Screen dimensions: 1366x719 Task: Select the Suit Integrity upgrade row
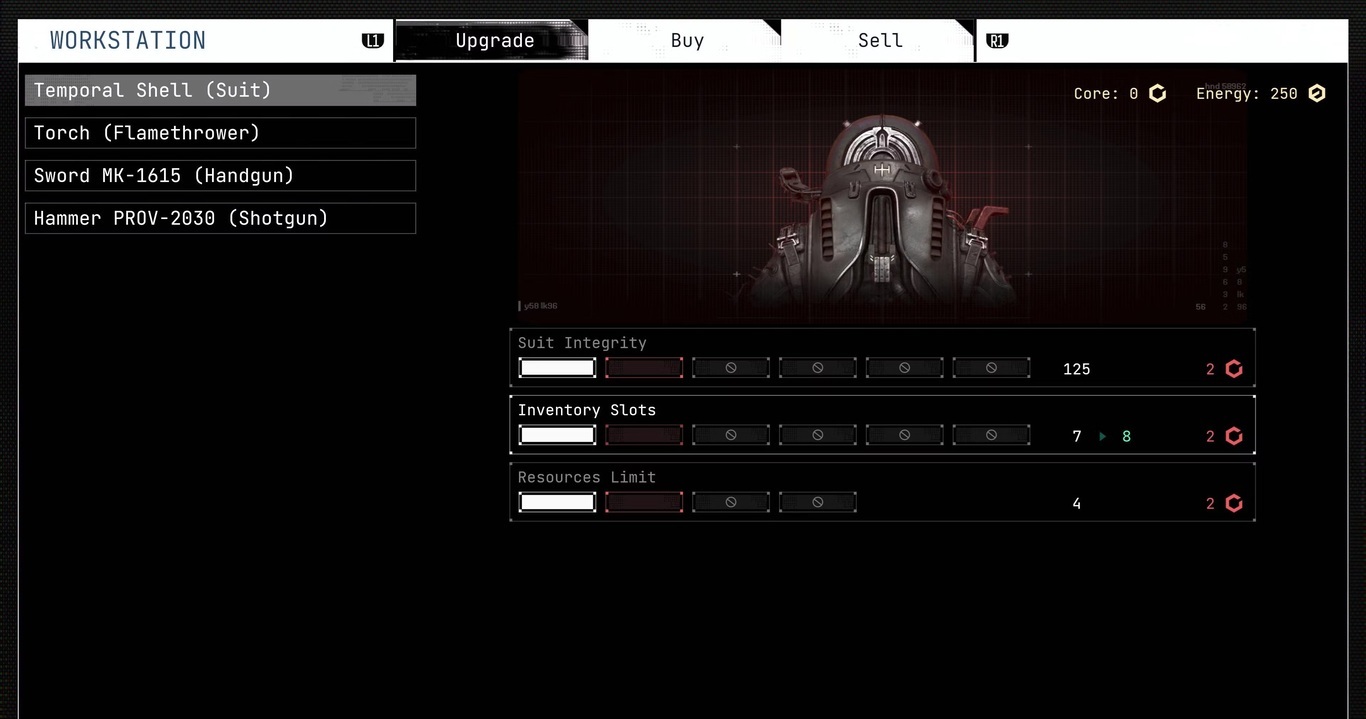pyautogui.click(x=882, y=357)
